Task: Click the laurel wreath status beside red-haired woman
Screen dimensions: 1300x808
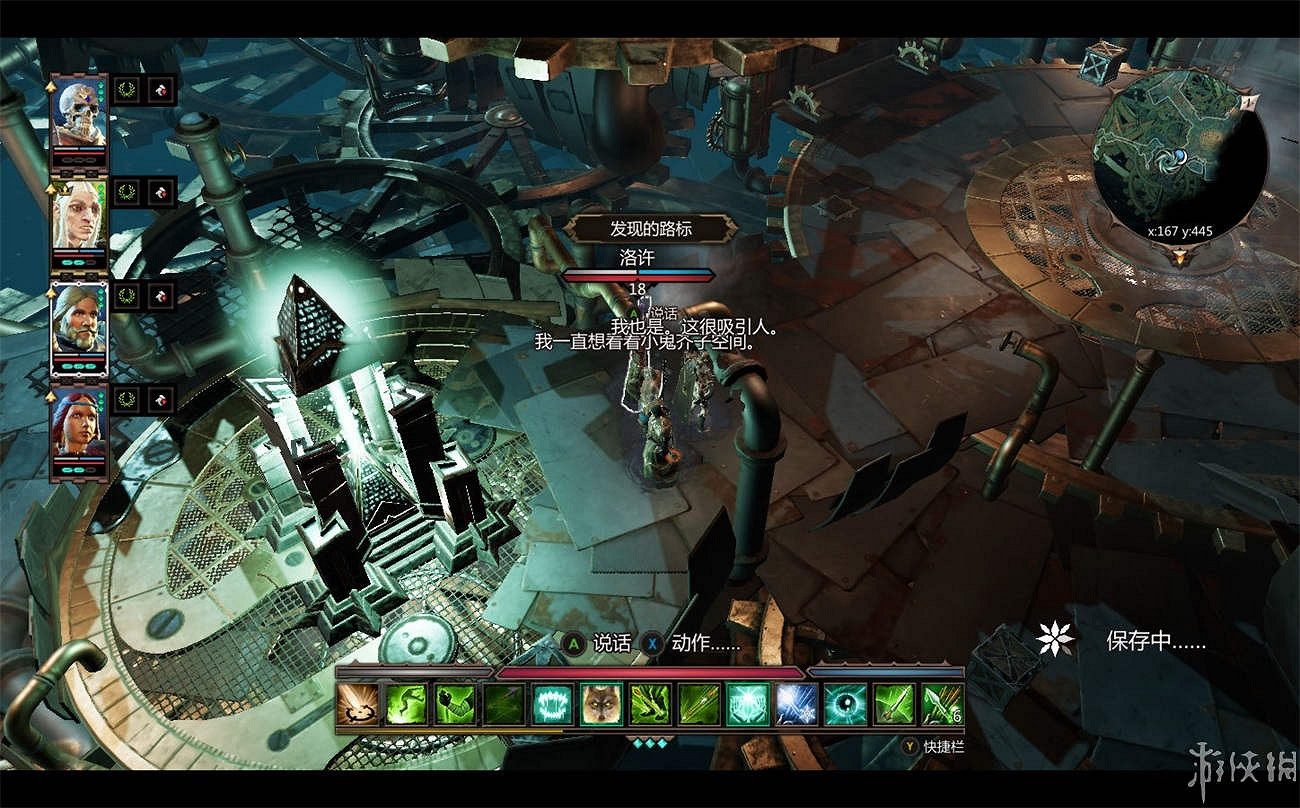Action: point(126,400)
